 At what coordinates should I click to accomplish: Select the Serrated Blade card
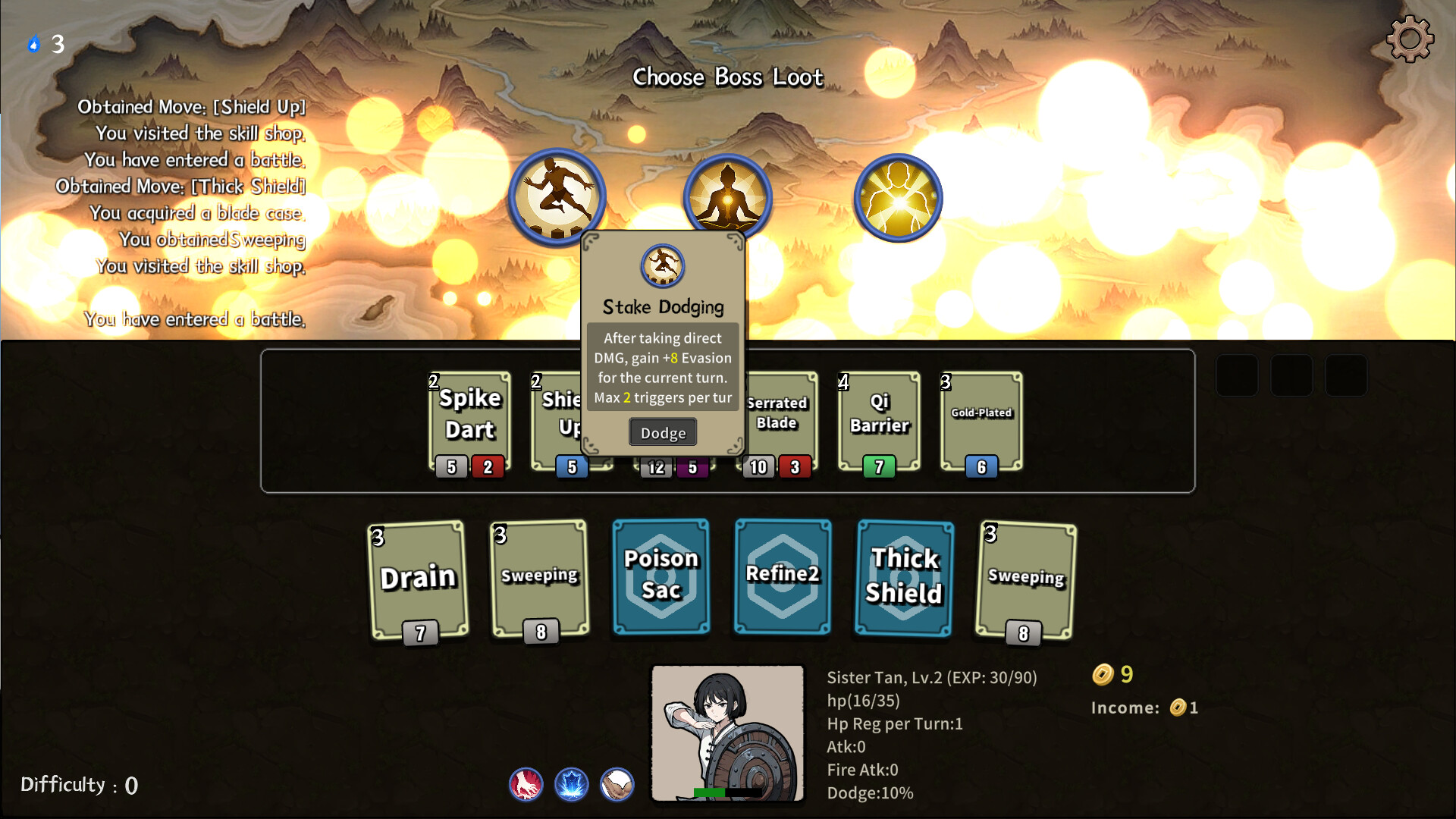coord(778,417)
